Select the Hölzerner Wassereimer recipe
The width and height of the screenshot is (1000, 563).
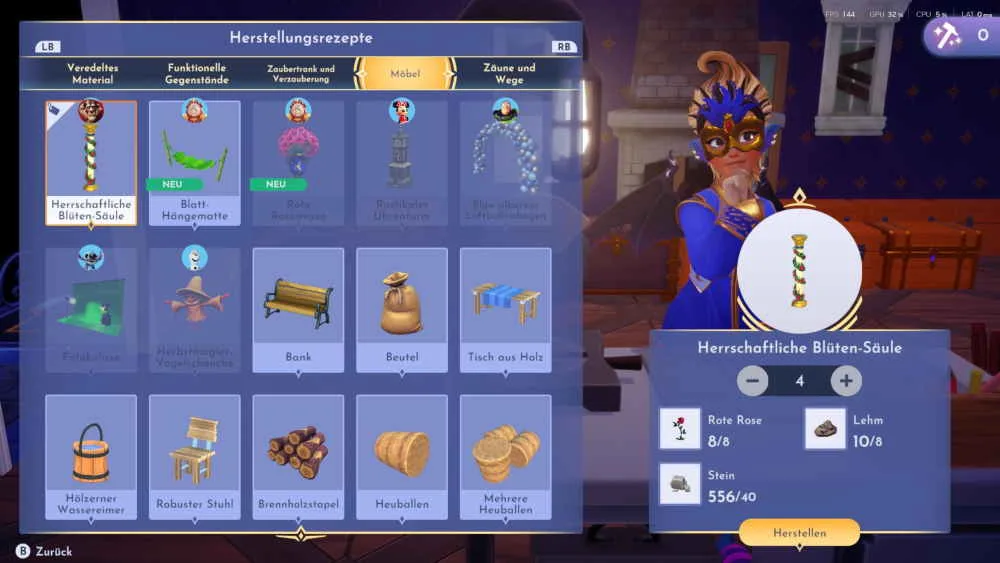tap(91, 457)
